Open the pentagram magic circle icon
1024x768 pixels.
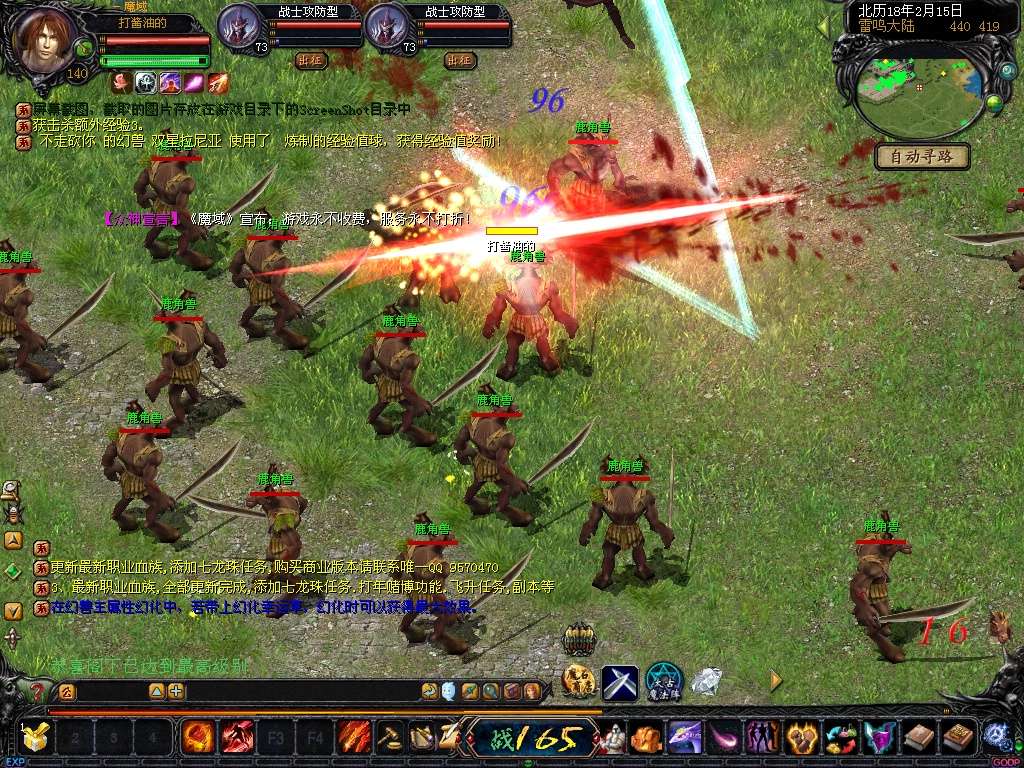pos(663,682)
